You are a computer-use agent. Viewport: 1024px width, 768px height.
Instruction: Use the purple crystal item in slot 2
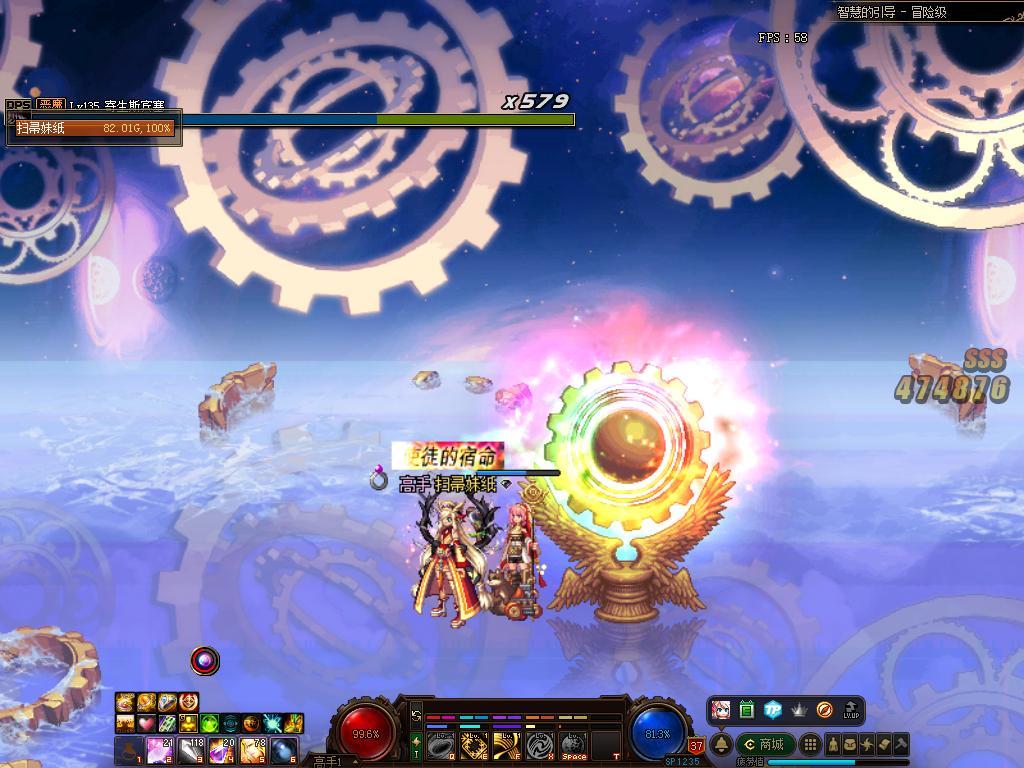pos(158,750)
